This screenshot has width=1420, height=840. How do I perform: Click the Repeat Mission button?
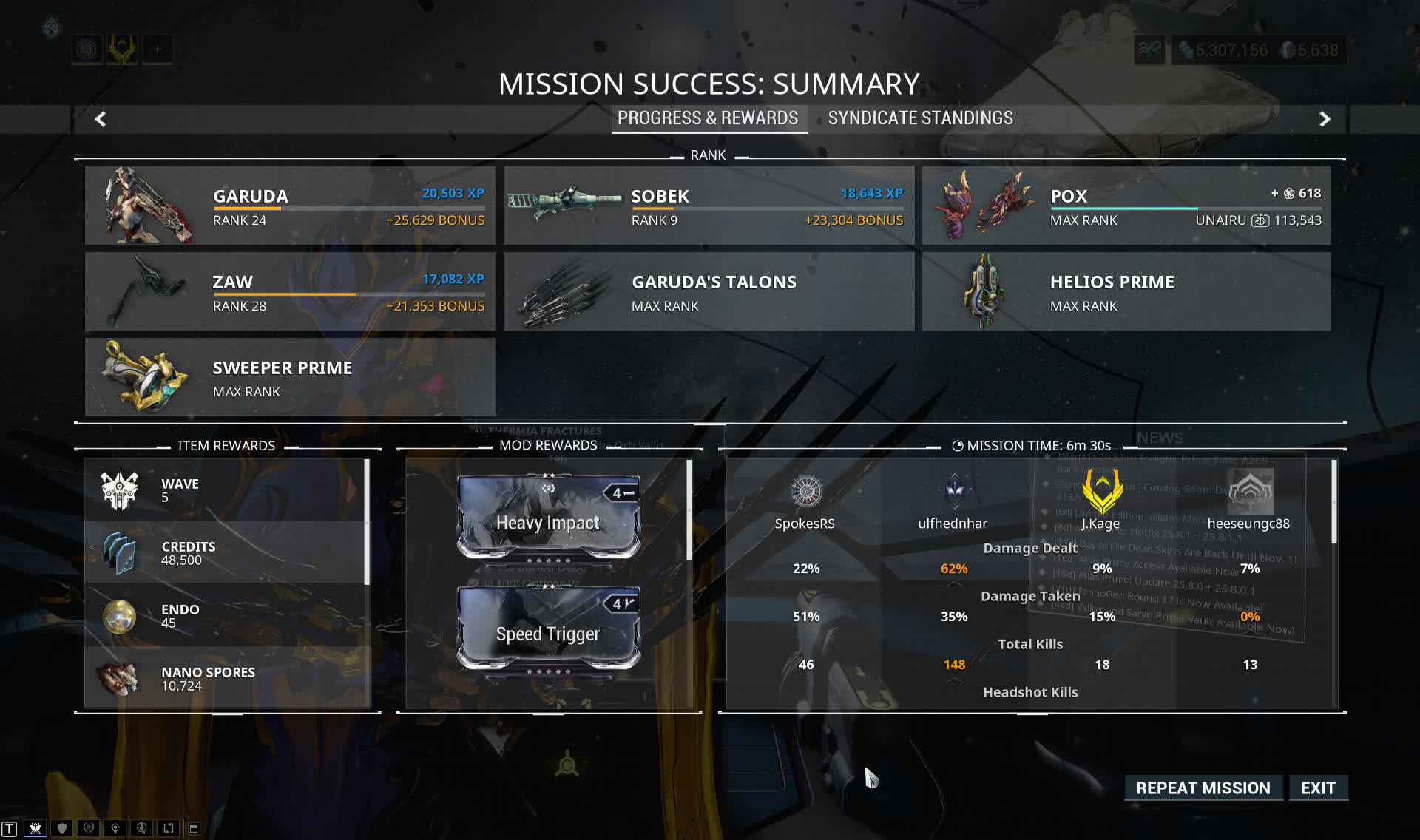pos(1203,788)
